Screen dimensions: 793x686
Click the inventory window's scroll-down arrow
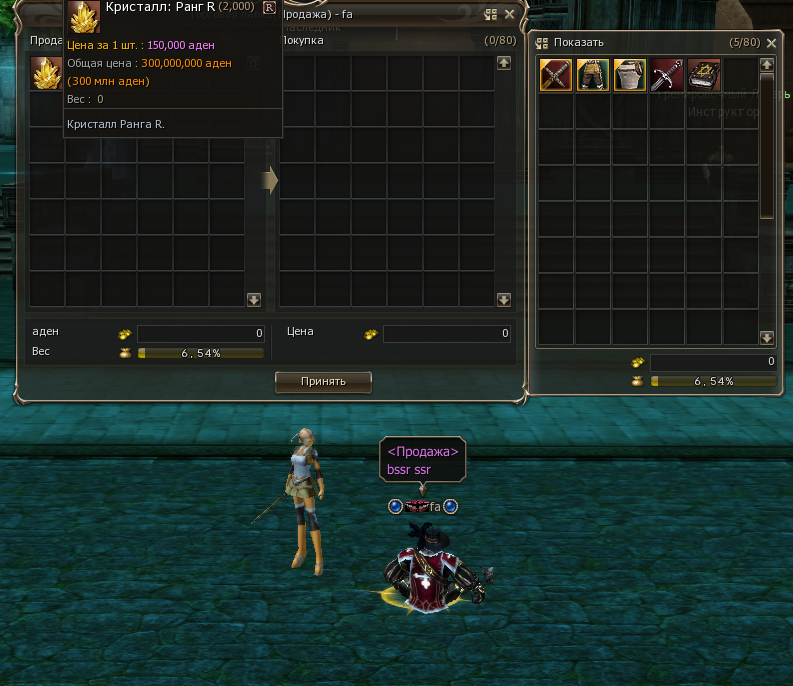pos(767,338)
